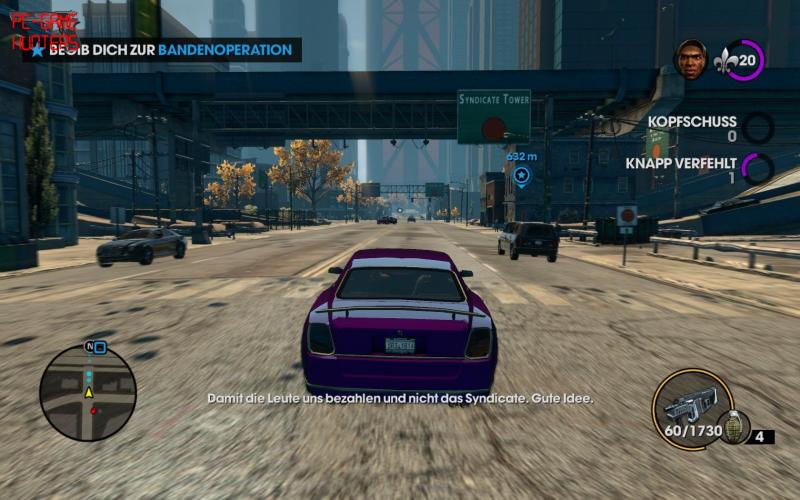800x500 pixels.
Task: Click the star waypoint marker showing 632 m
Action: pyautogui.click(x=521, y=175)
